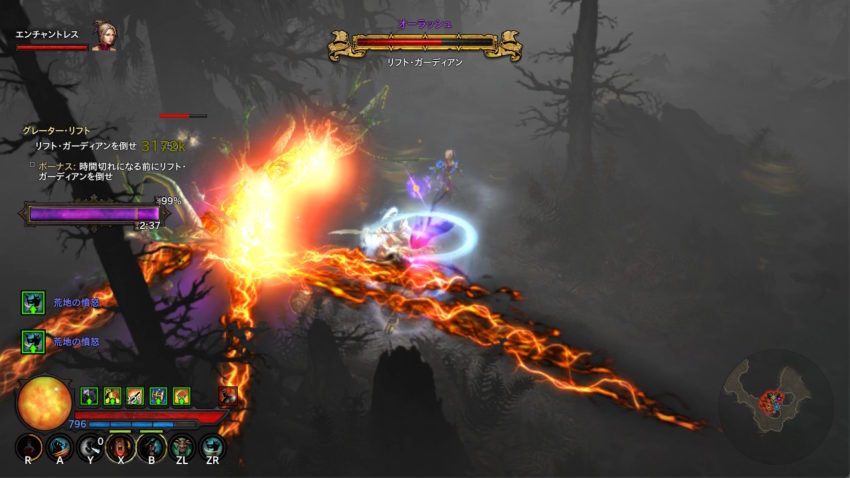Select the Enchantress follower portrait

click(103, 36)
